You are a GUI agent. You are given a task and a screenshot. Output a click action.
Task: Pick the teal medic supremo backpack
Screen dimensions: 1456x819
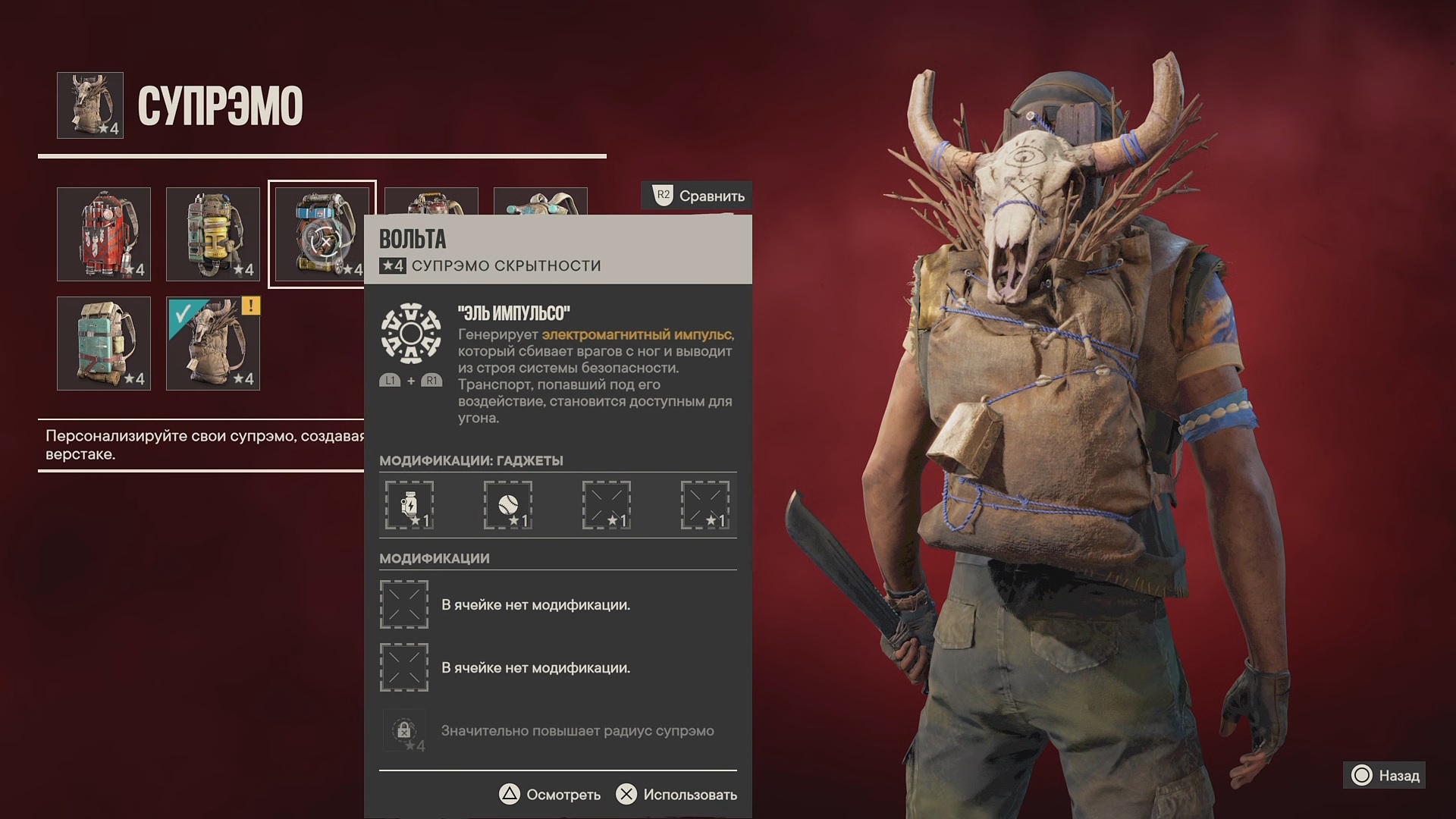tap(104, 344)
